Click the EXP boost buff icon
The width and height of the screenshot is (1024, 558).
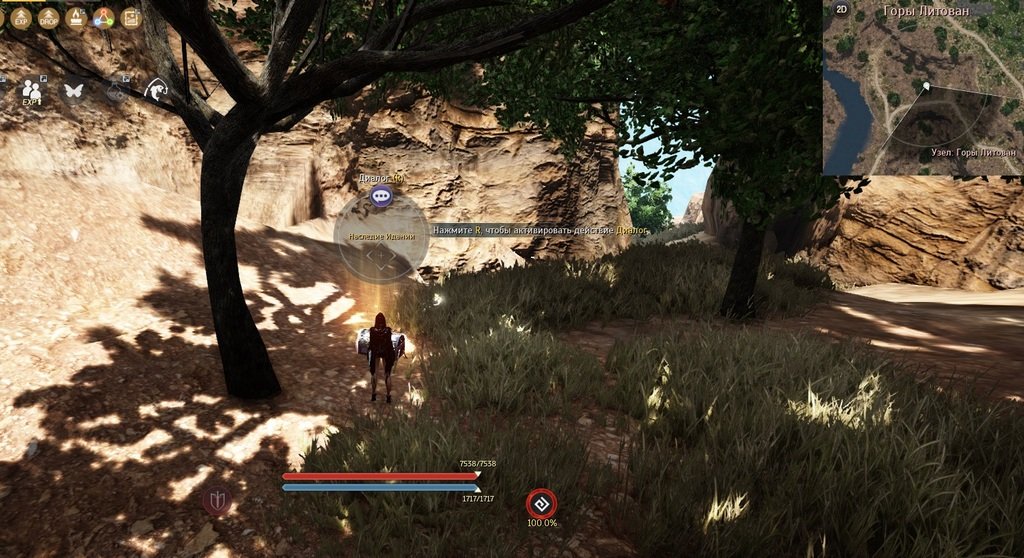pyautogui.click(x=21, y=18)
